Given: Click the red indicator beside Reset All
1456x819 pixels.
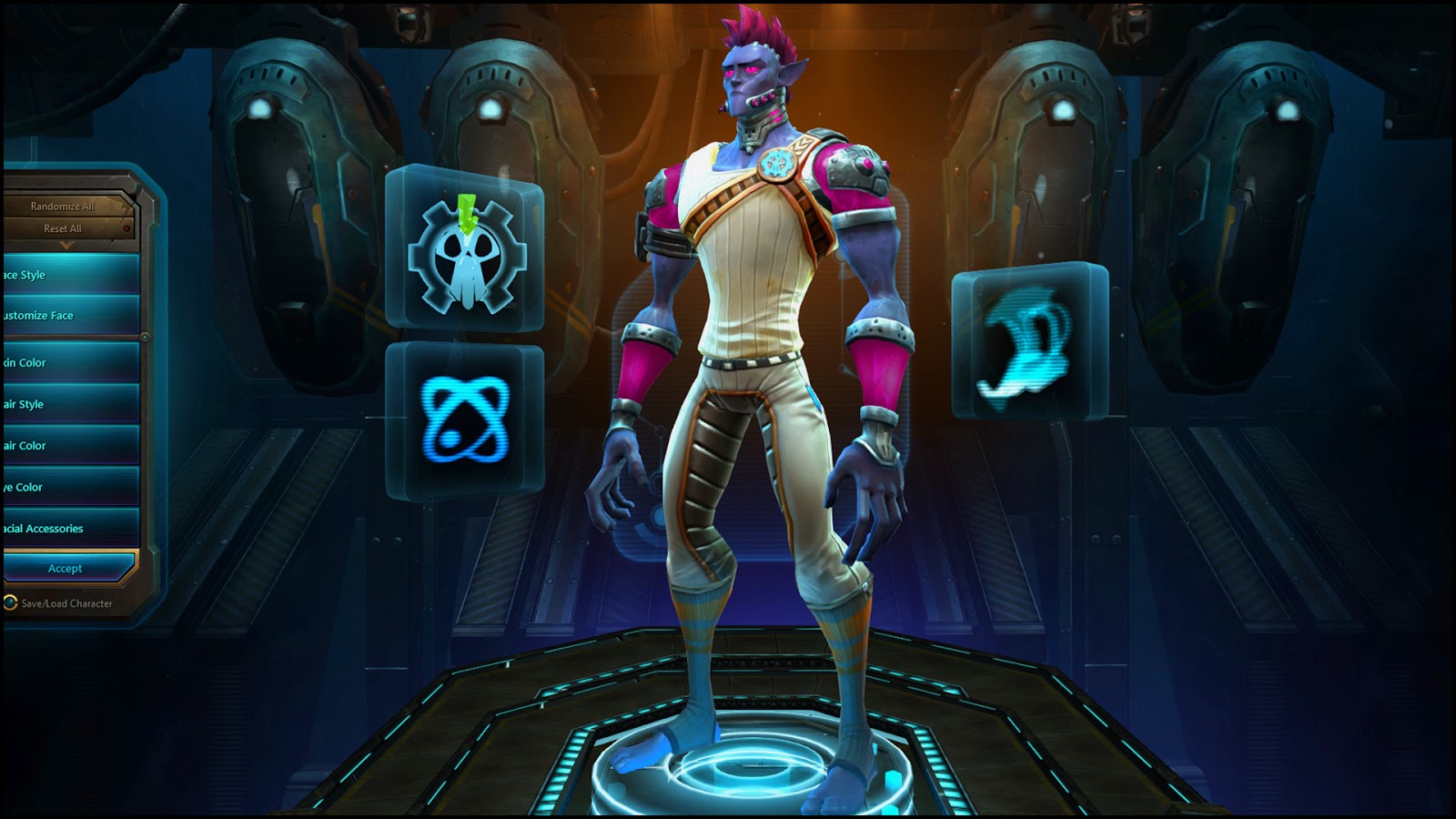Looking at the screenshot, I should click(x=127, y=229).
